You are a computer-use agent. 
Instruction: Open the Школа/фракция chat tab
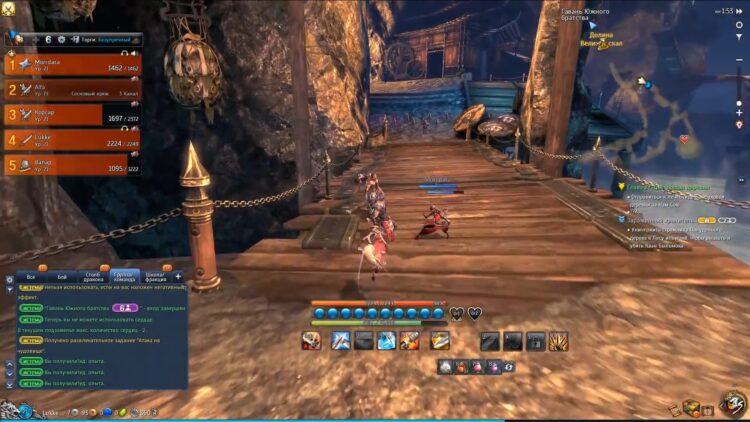click(153, 276)
